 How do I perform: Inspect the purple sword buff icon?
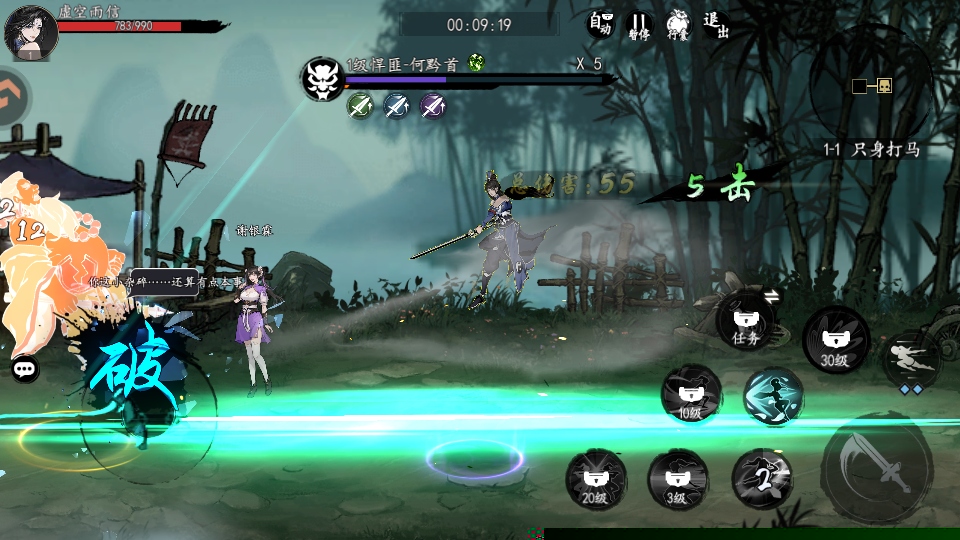coord(432,105)
